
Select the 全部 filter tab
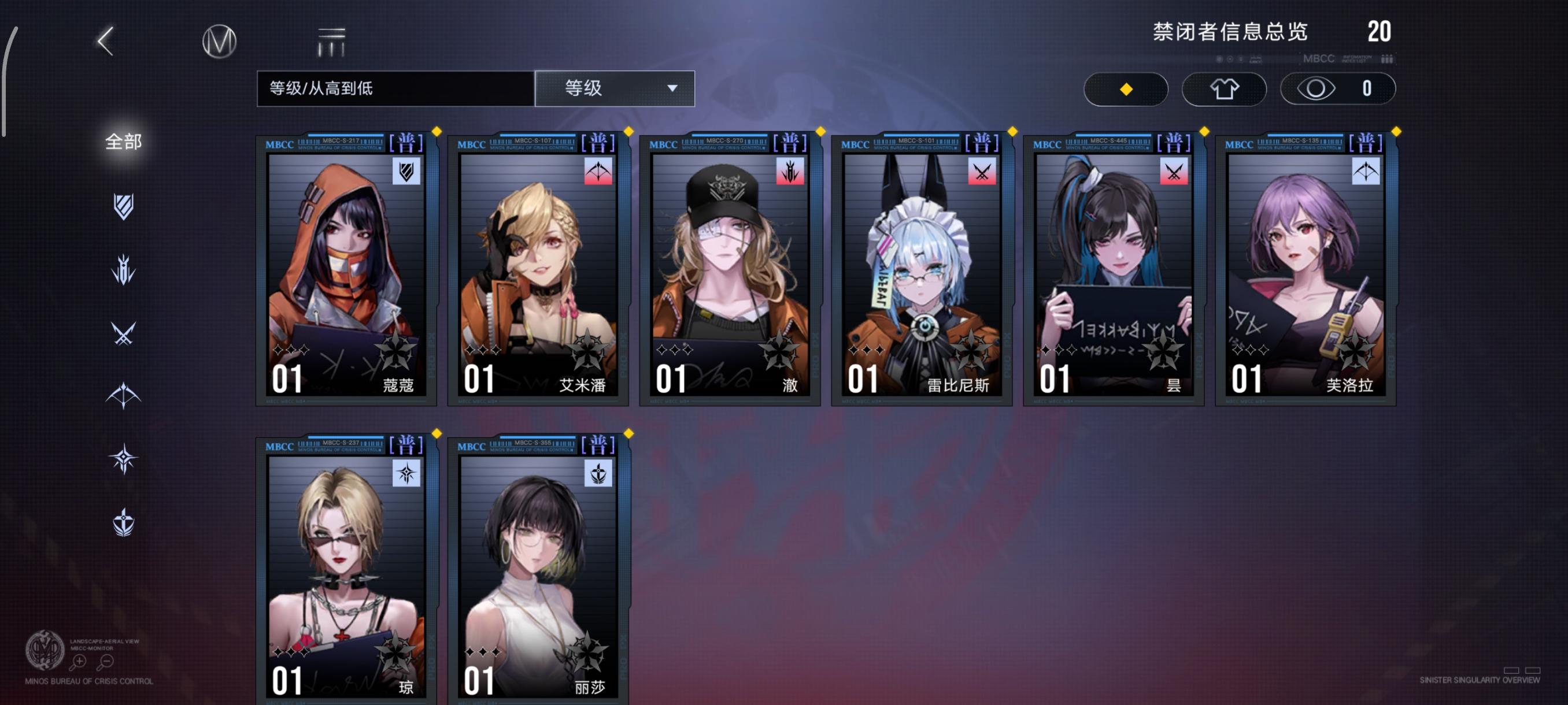point(124,141)
